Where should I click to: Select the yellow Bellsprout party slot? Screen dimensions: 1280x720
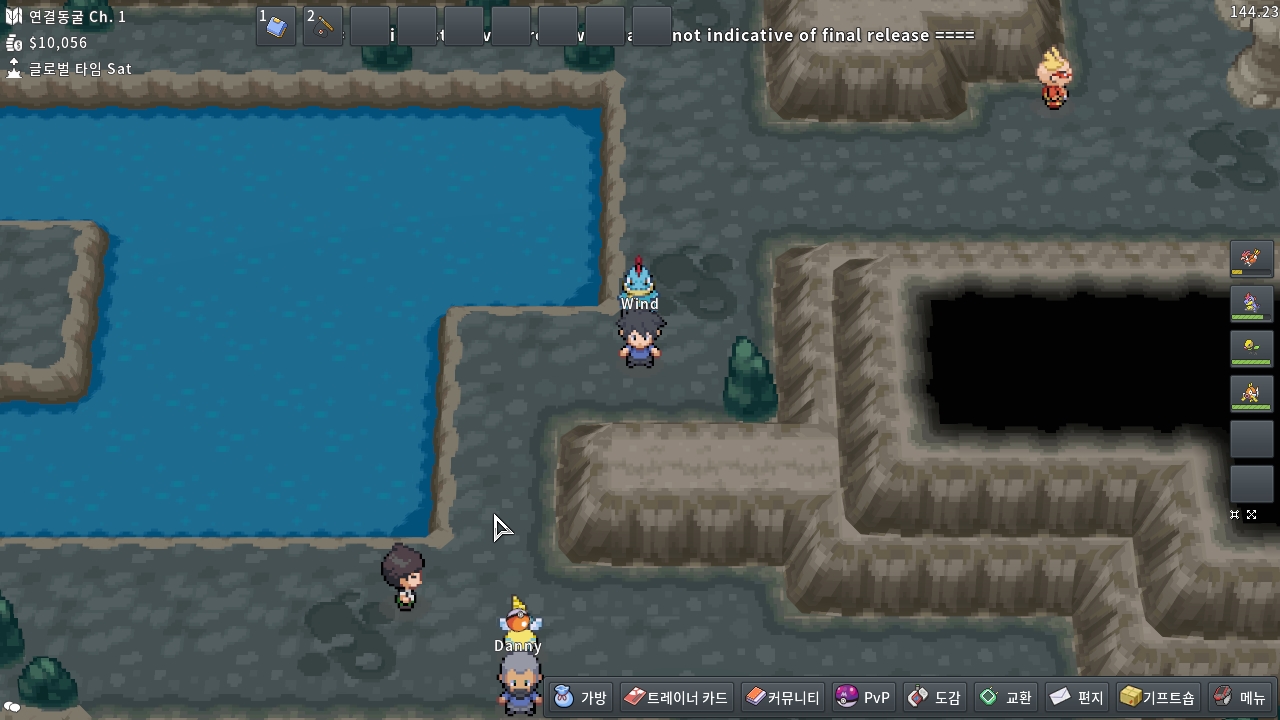pos(1251,348)
